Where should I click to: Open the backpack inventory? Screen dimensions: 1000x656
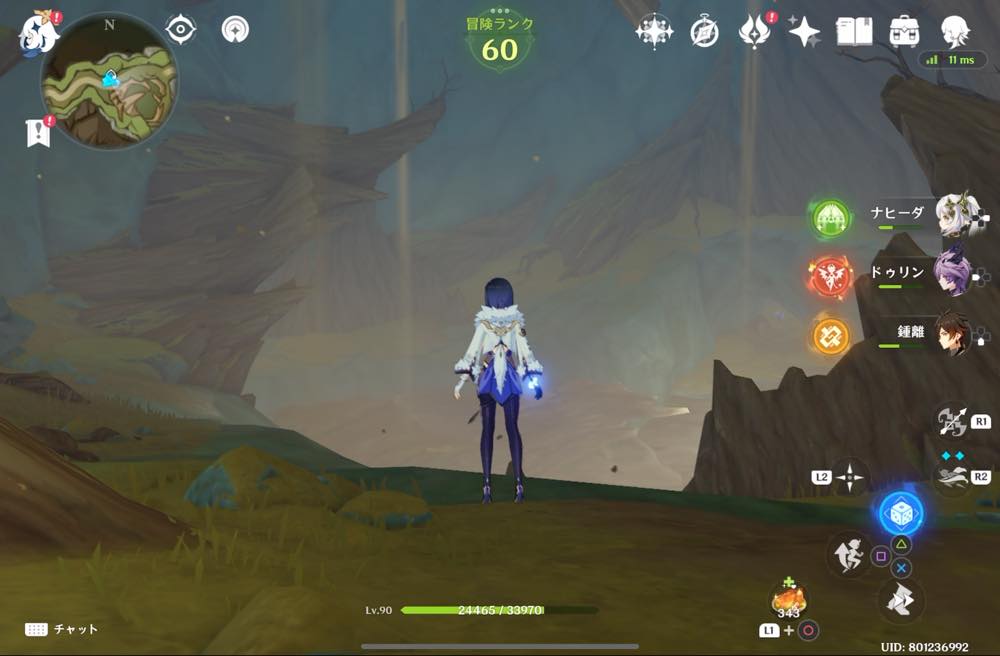point(905,31)
